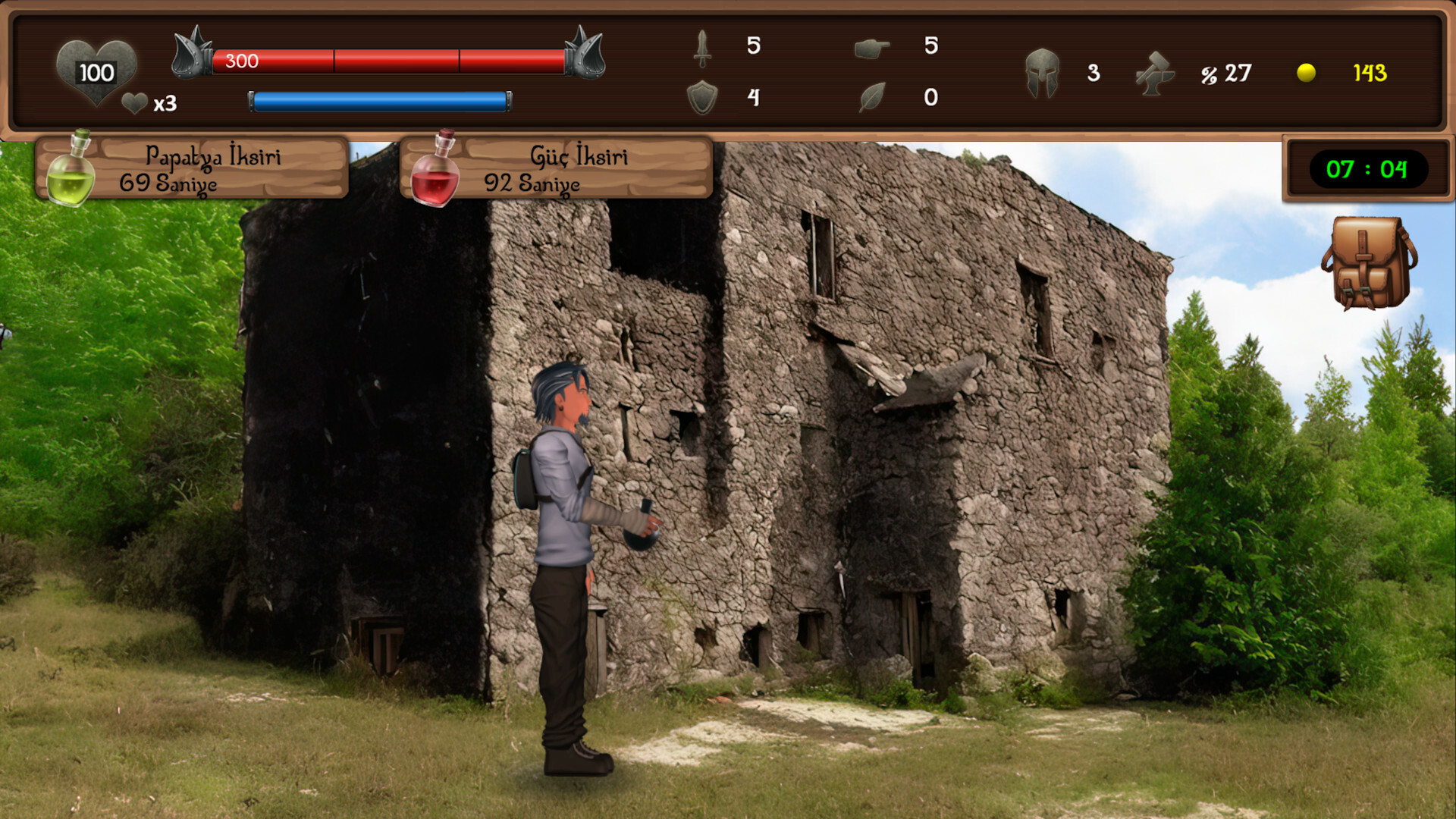Image resolution: width=1456 pixels, height=819 pixels.
Task: Click the leaf icon showing 0
Action: pos(872,97)
